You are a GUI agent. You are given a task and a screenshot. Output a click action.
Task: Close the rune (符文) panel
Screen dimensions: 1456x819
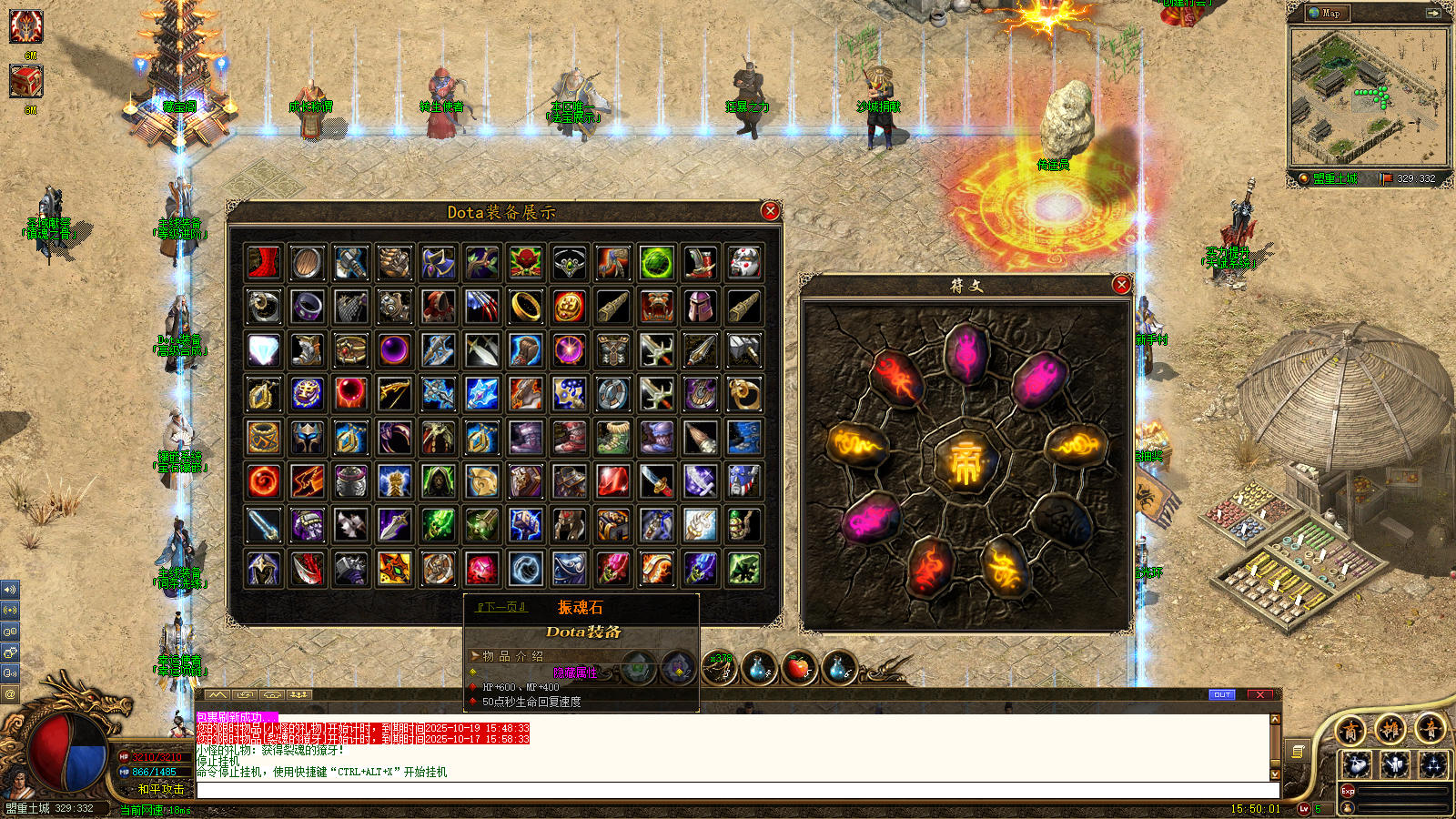[1122, 285]
